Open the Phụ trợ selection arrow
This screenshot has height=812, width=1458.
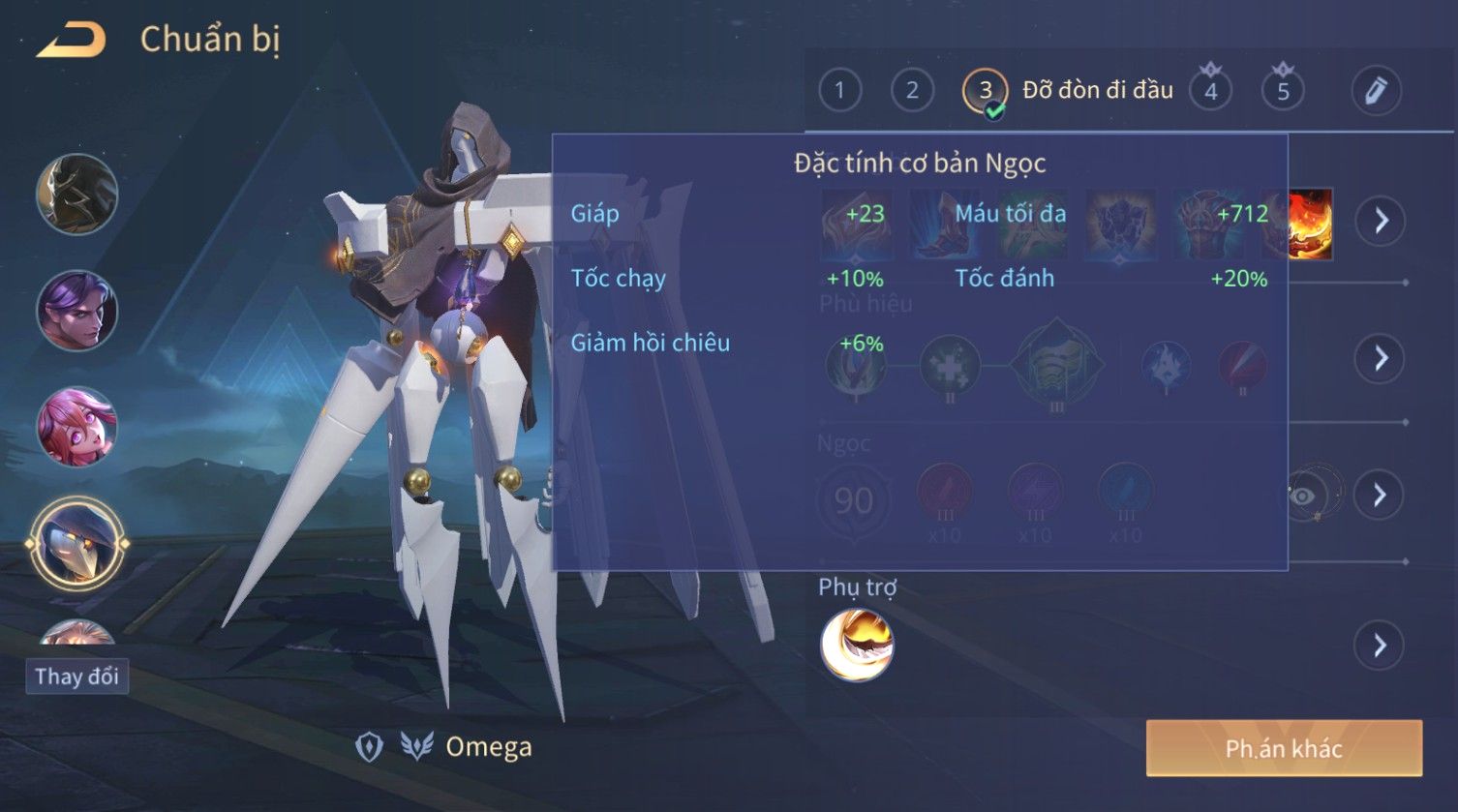1381,645
